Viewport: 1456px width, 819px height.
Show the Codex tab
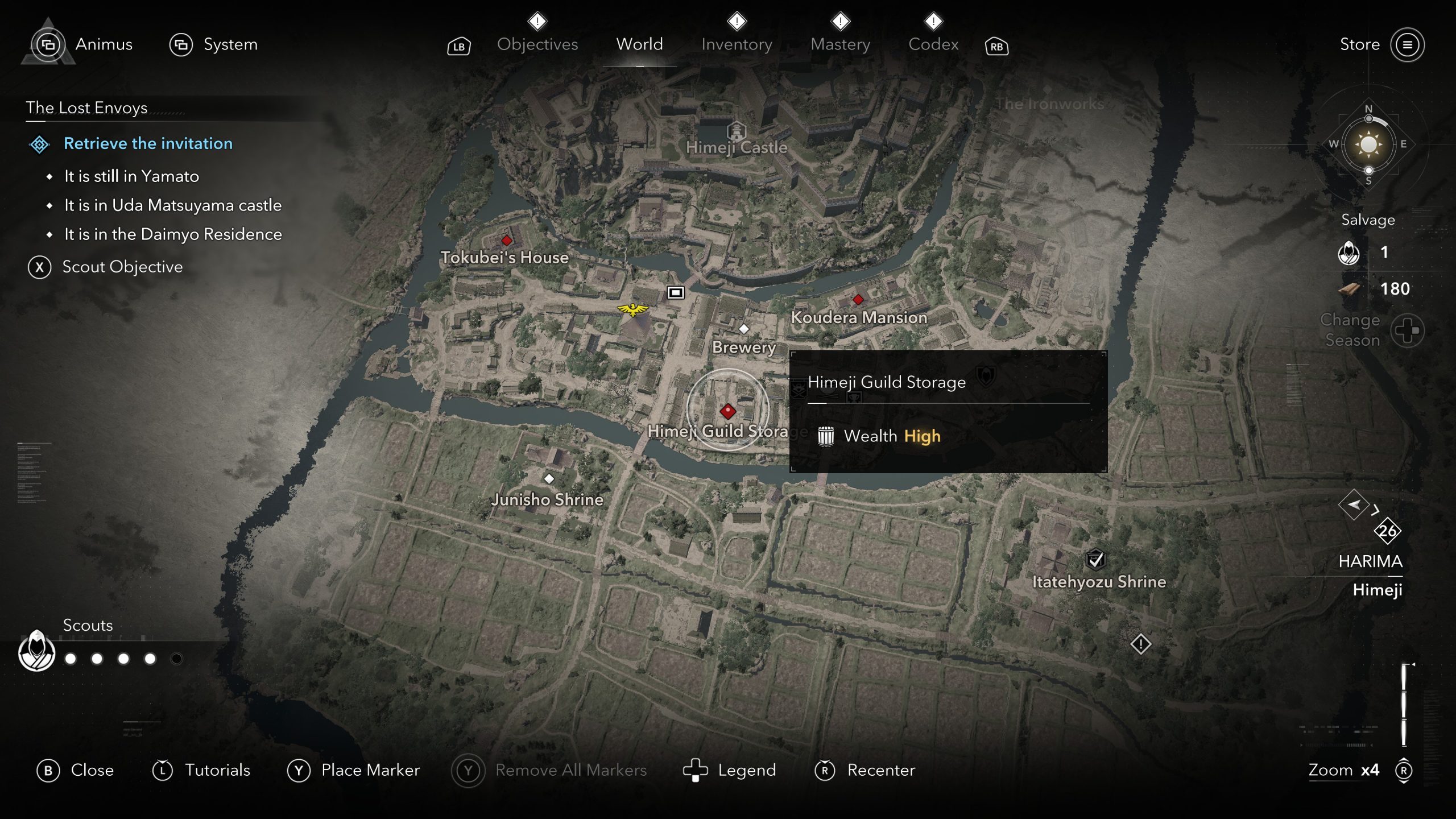tap(933, 44)
